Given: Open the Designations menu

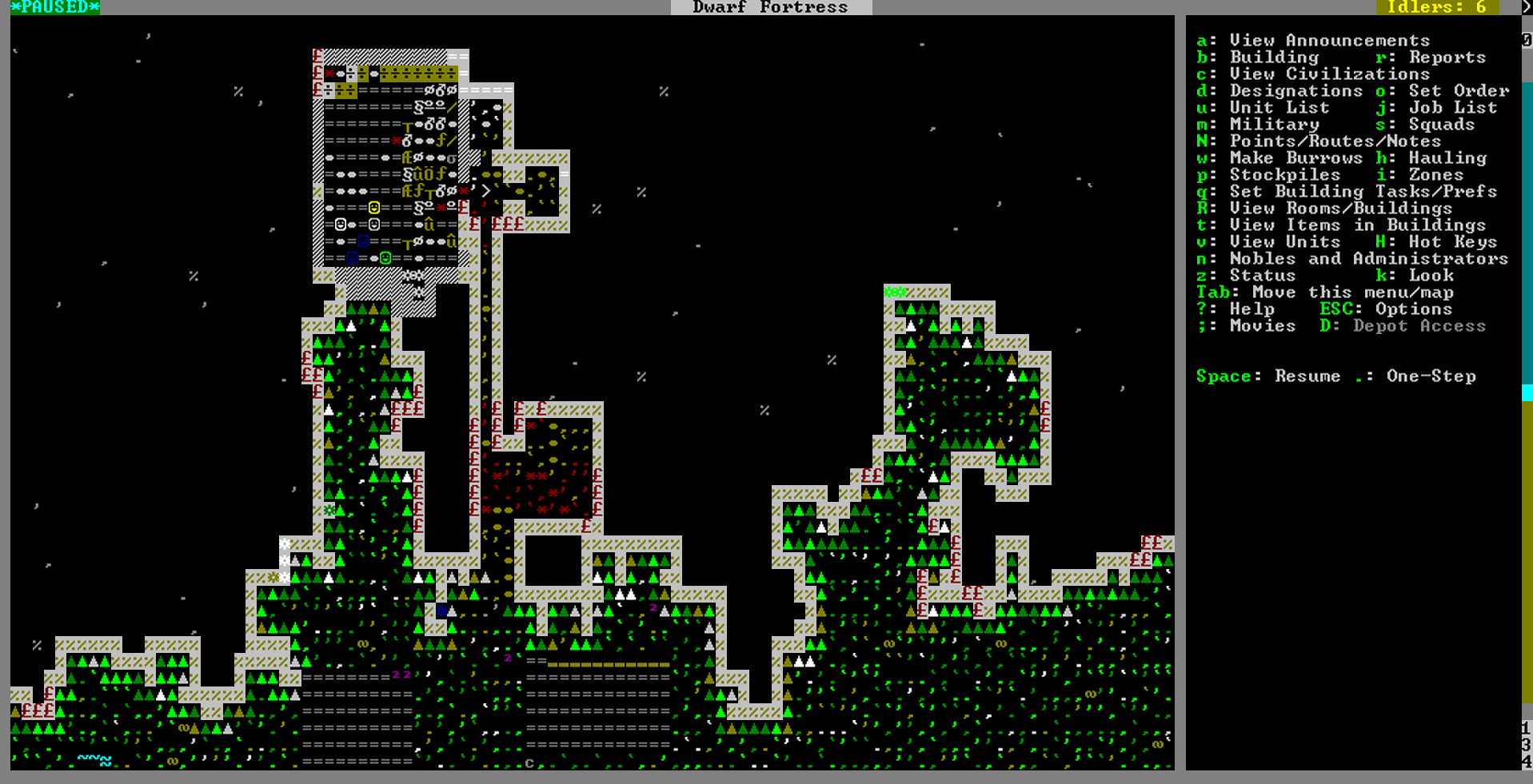Looking at the screenshot, I should 1295,90.
